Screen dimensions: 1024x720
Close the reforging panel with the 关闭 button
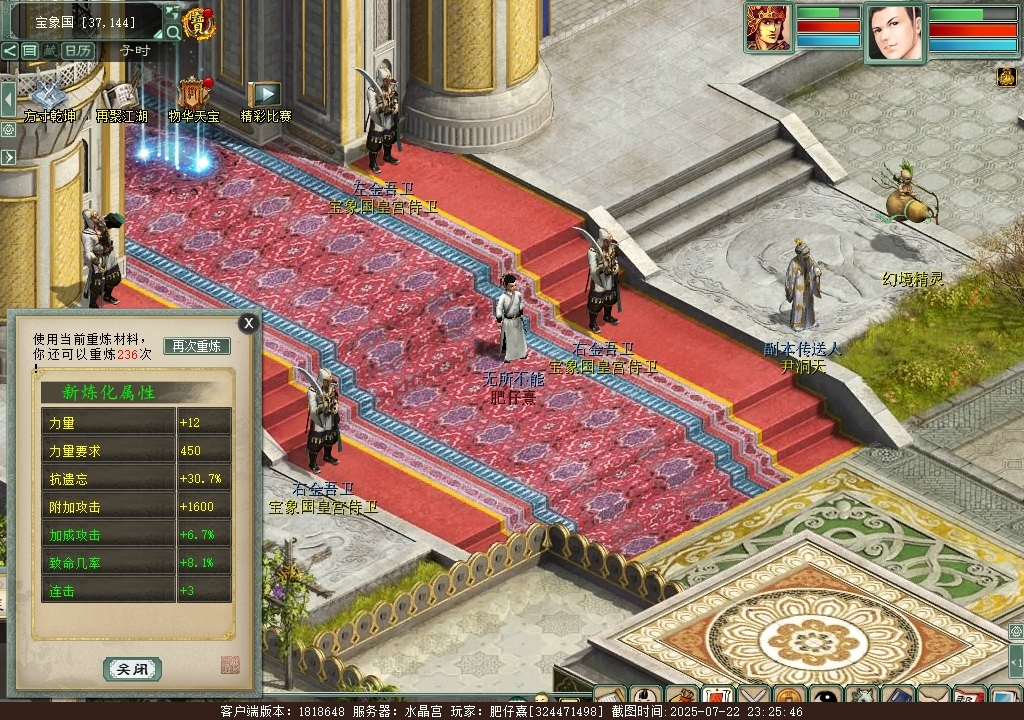132,669
